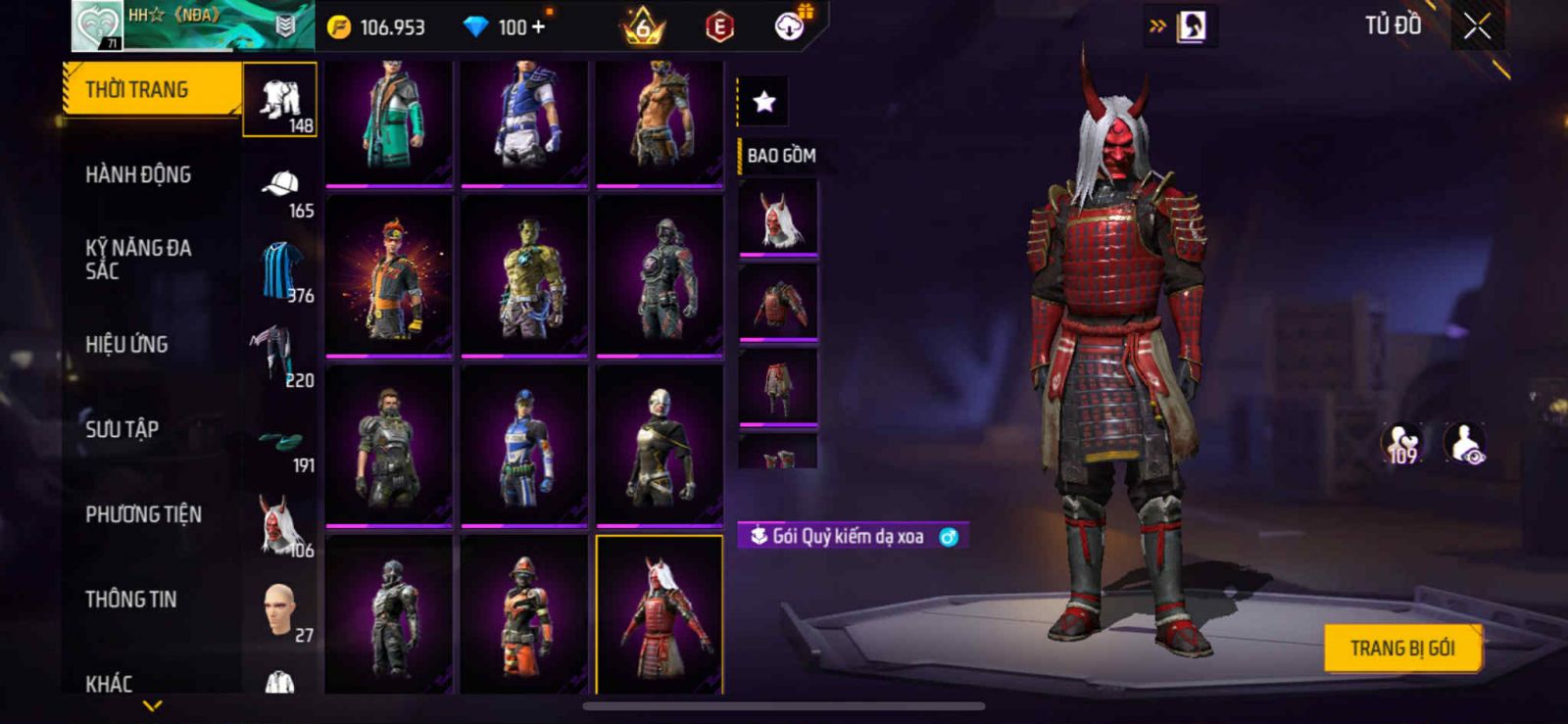Choose the Phương Tiện category

(143, 514)
